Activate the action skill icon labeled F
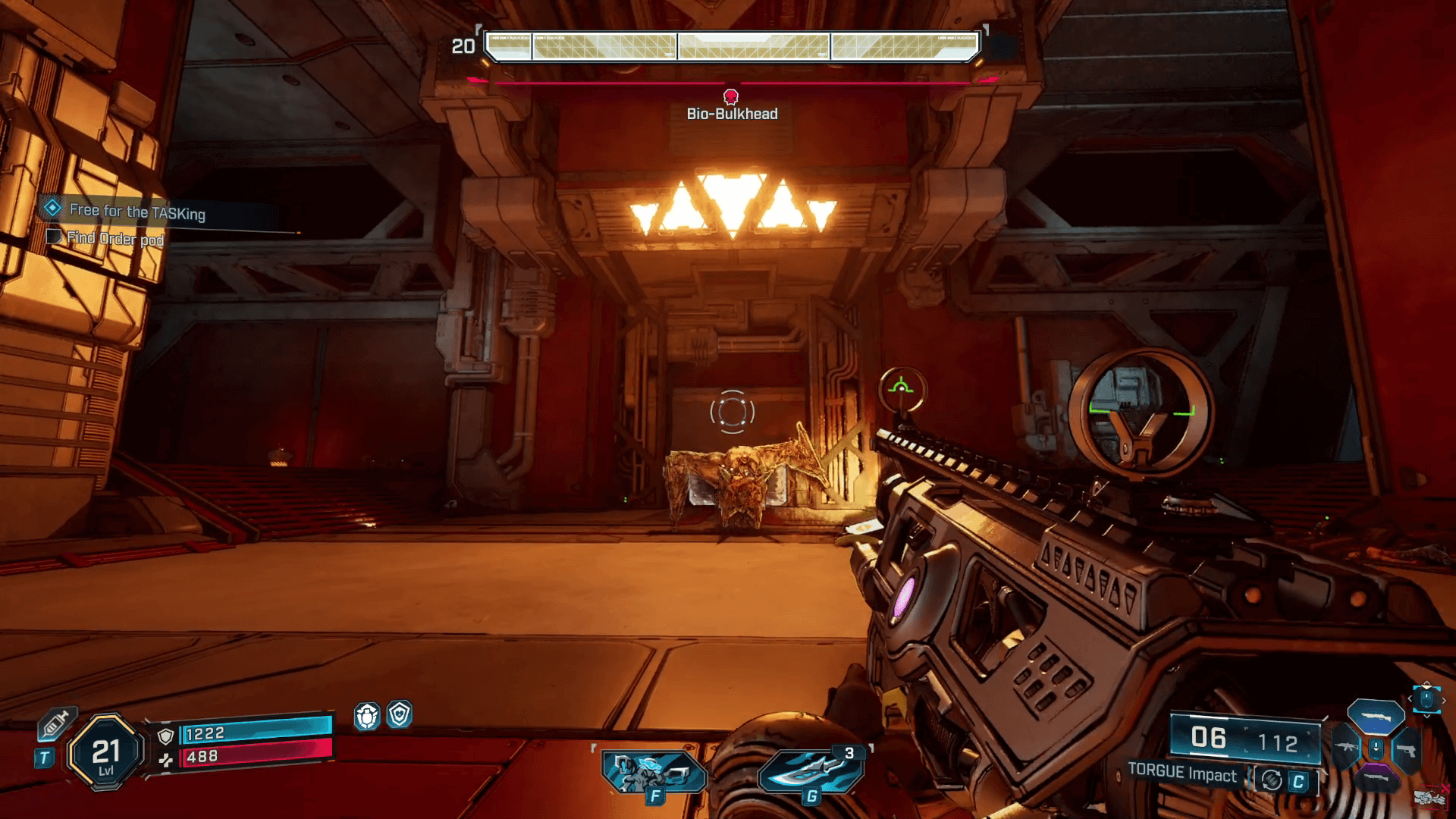 click(x=653, y=772)
